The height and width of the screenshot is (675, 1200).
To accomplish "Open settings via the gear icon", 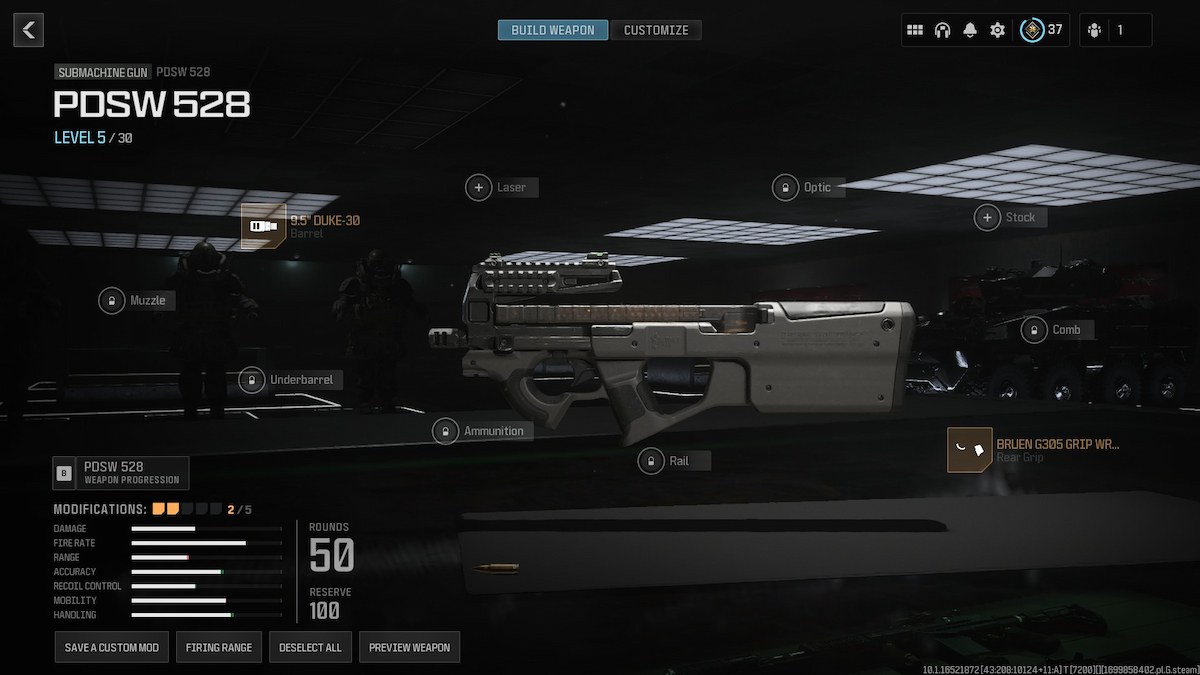I will [997, 30].
